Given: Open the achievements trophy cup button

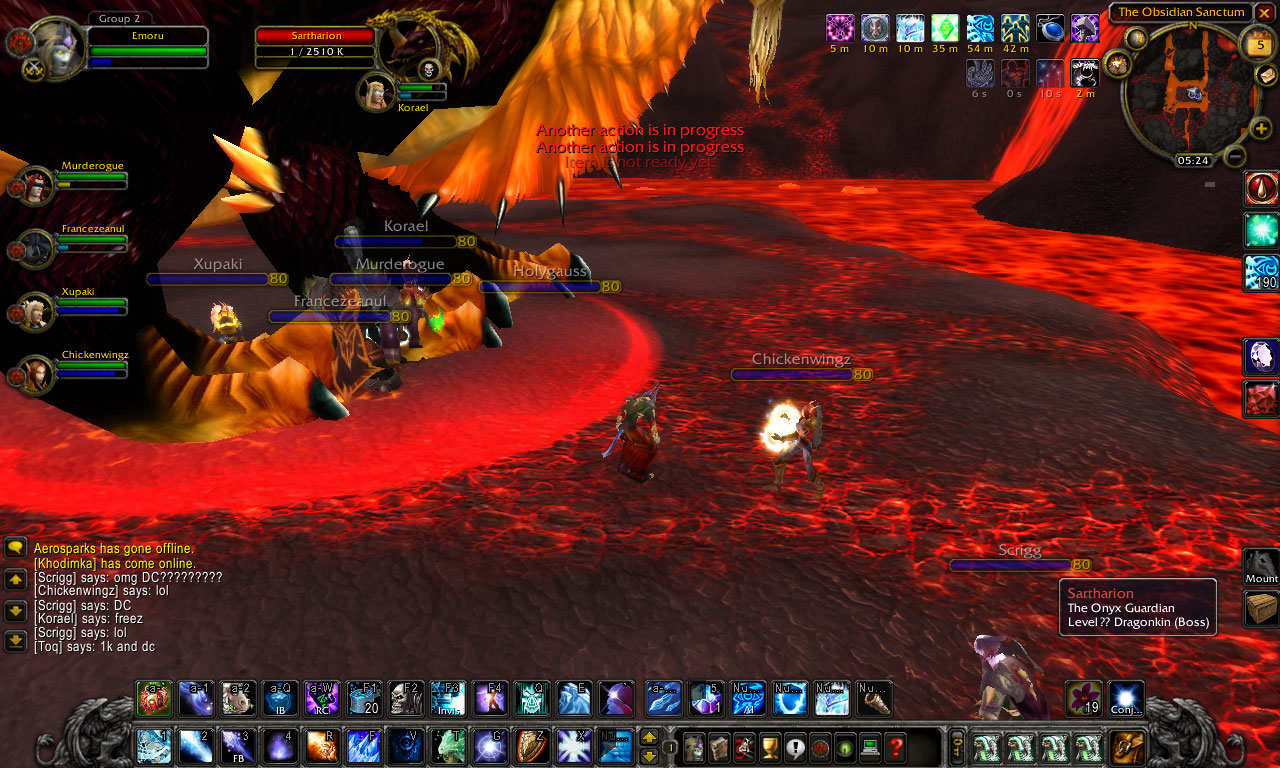Looking at the screenshot, I should 770,747.
